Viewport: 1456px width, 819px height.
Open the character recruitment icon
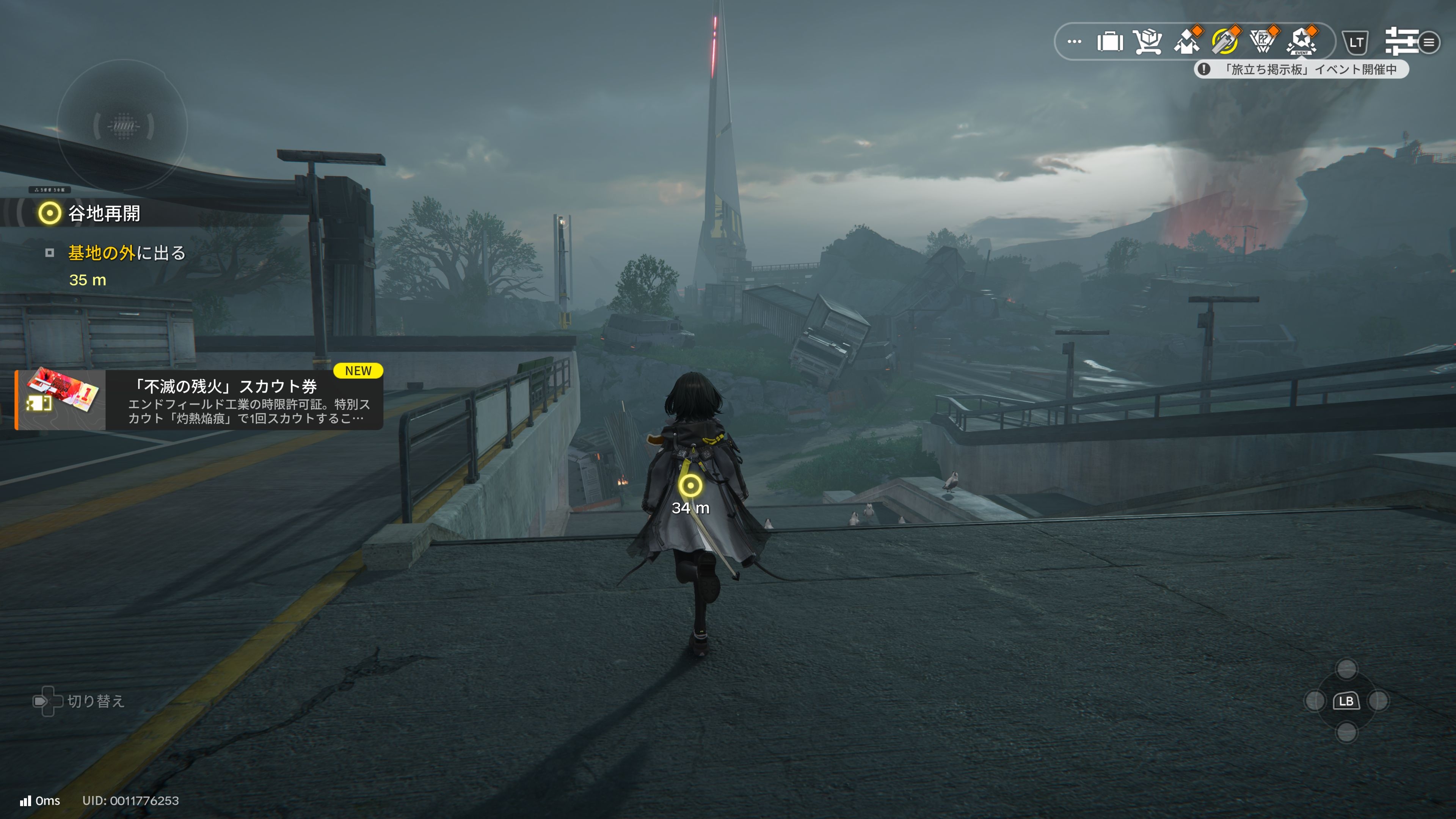[1186, 42]
